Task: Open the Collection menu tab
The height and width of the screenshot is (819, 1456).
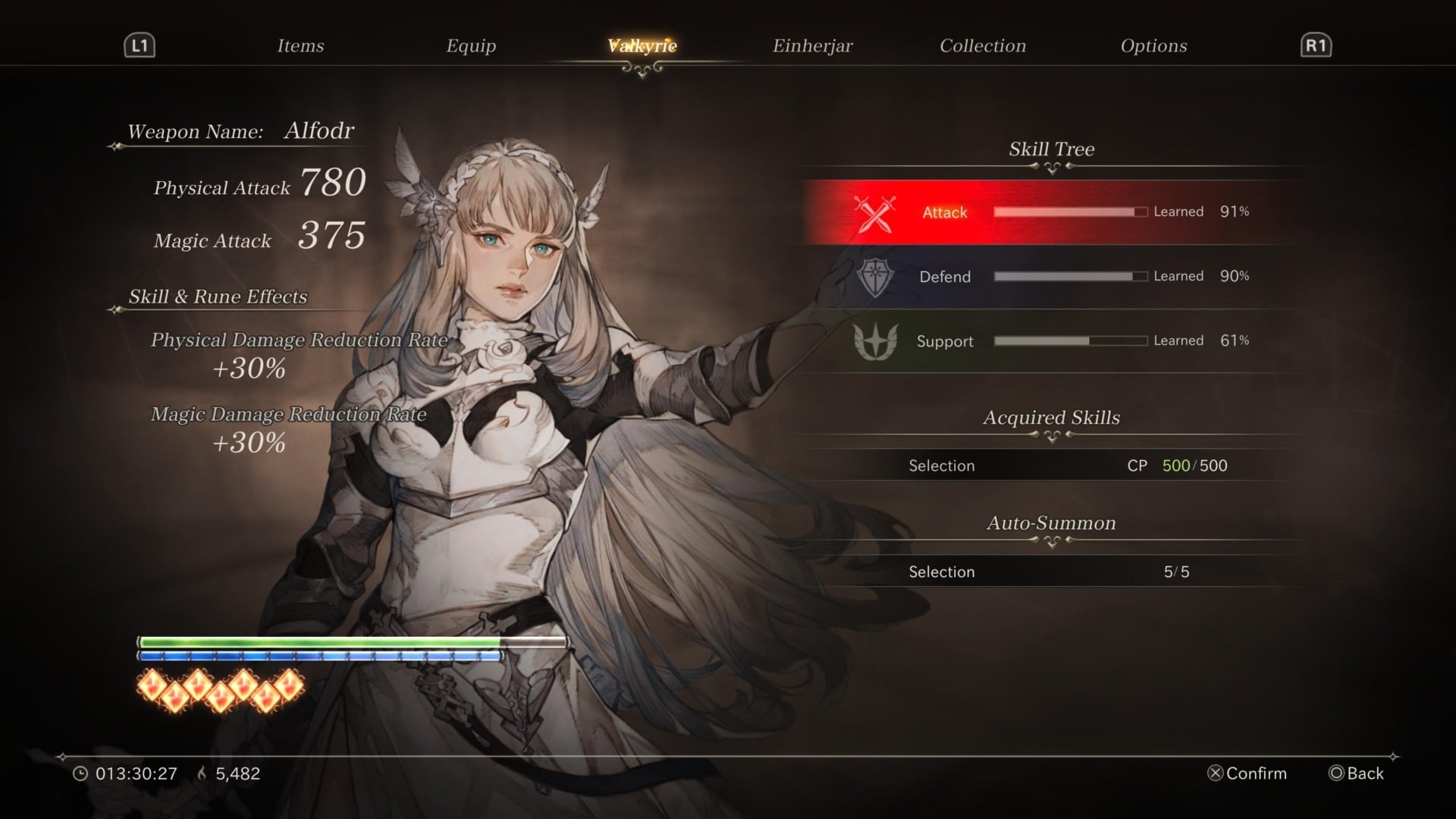Action: [x=982, y=45]
